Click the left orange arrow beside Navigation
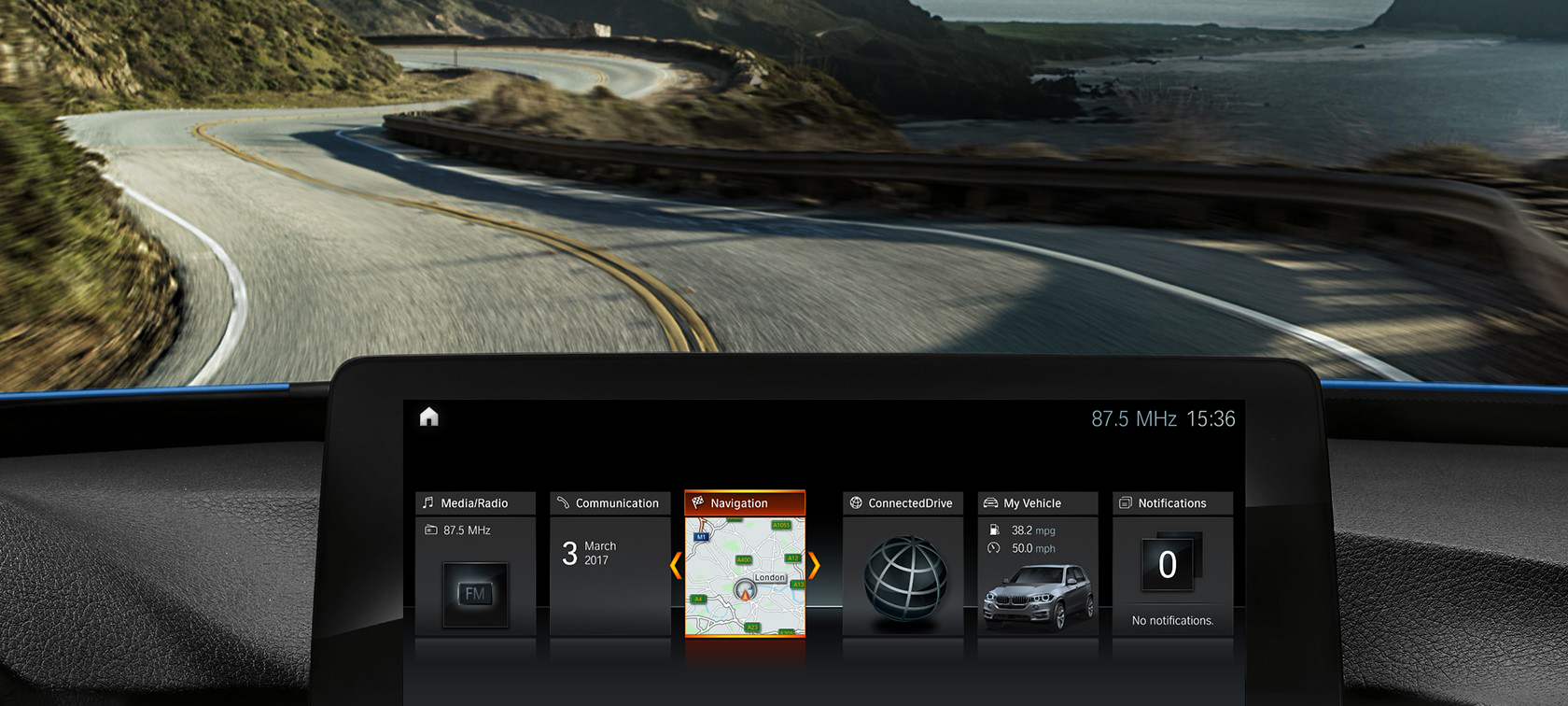1568x706 pixels. pos(676,565)
